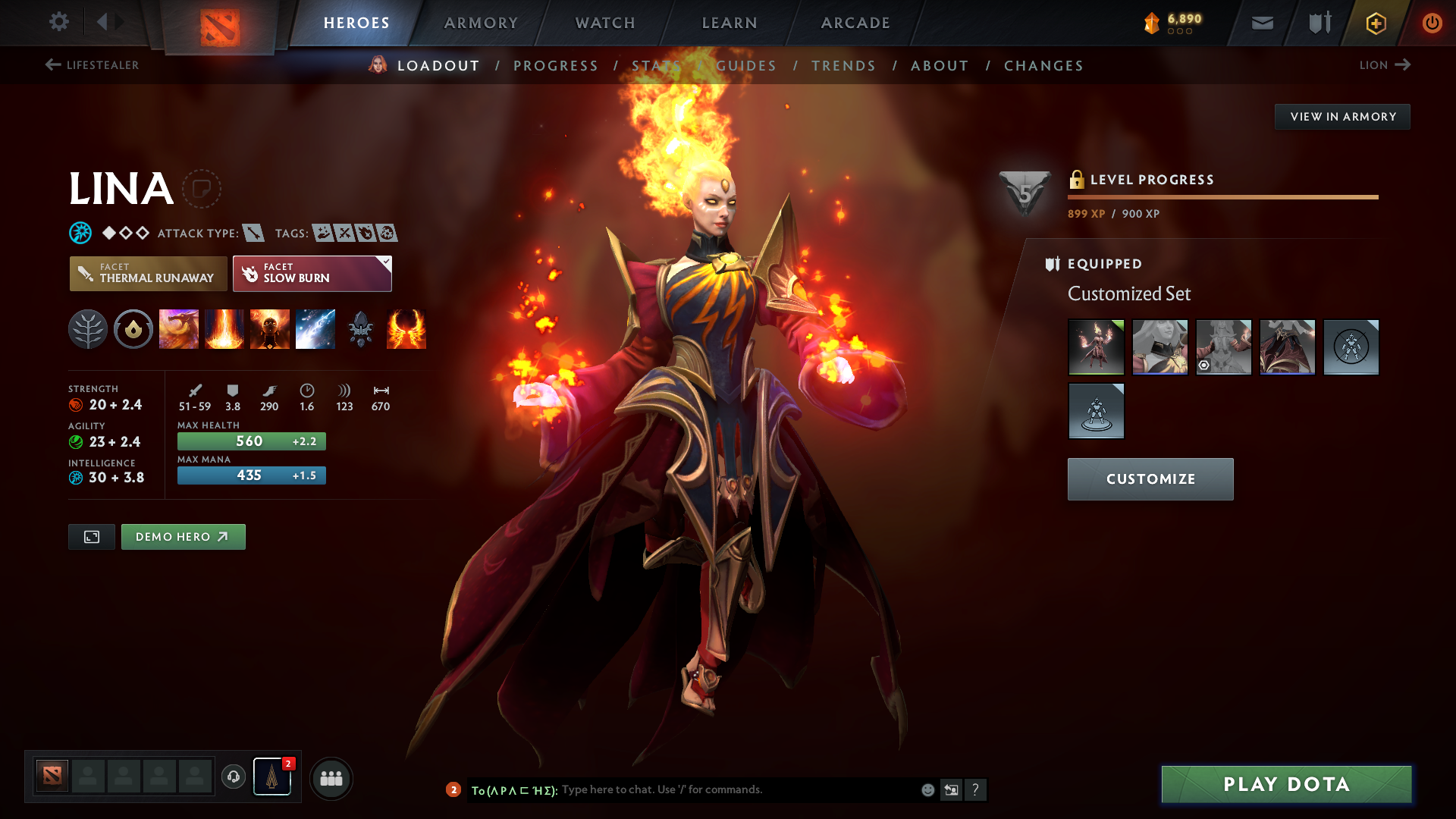
Task: Expand the Slow Burn facet dropdown chevron
Action: point(386,261)
